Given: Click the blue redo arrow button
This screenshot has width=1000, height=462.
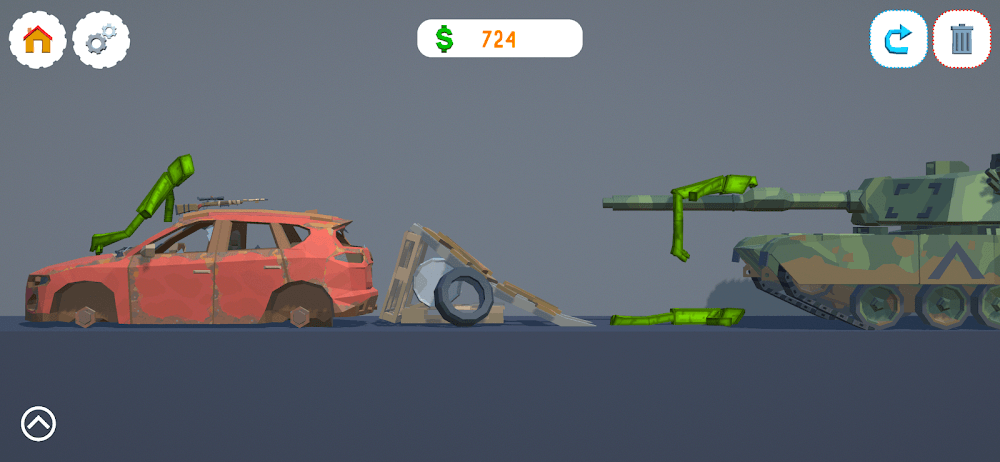Looking at the screenshot, I should coord(898,40).
